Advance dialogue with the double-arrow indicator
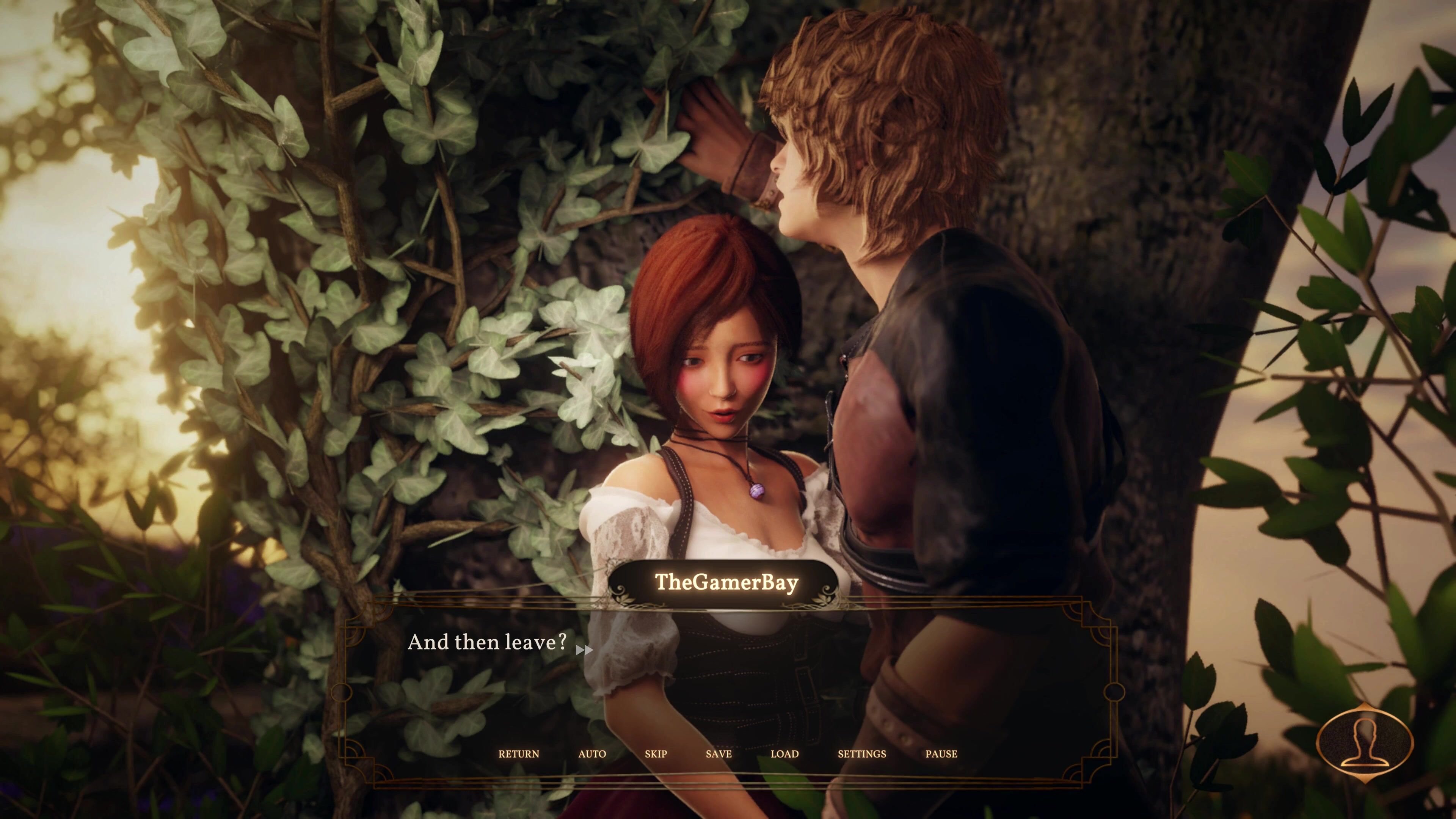1456x819 pixels. pos(584,650)
